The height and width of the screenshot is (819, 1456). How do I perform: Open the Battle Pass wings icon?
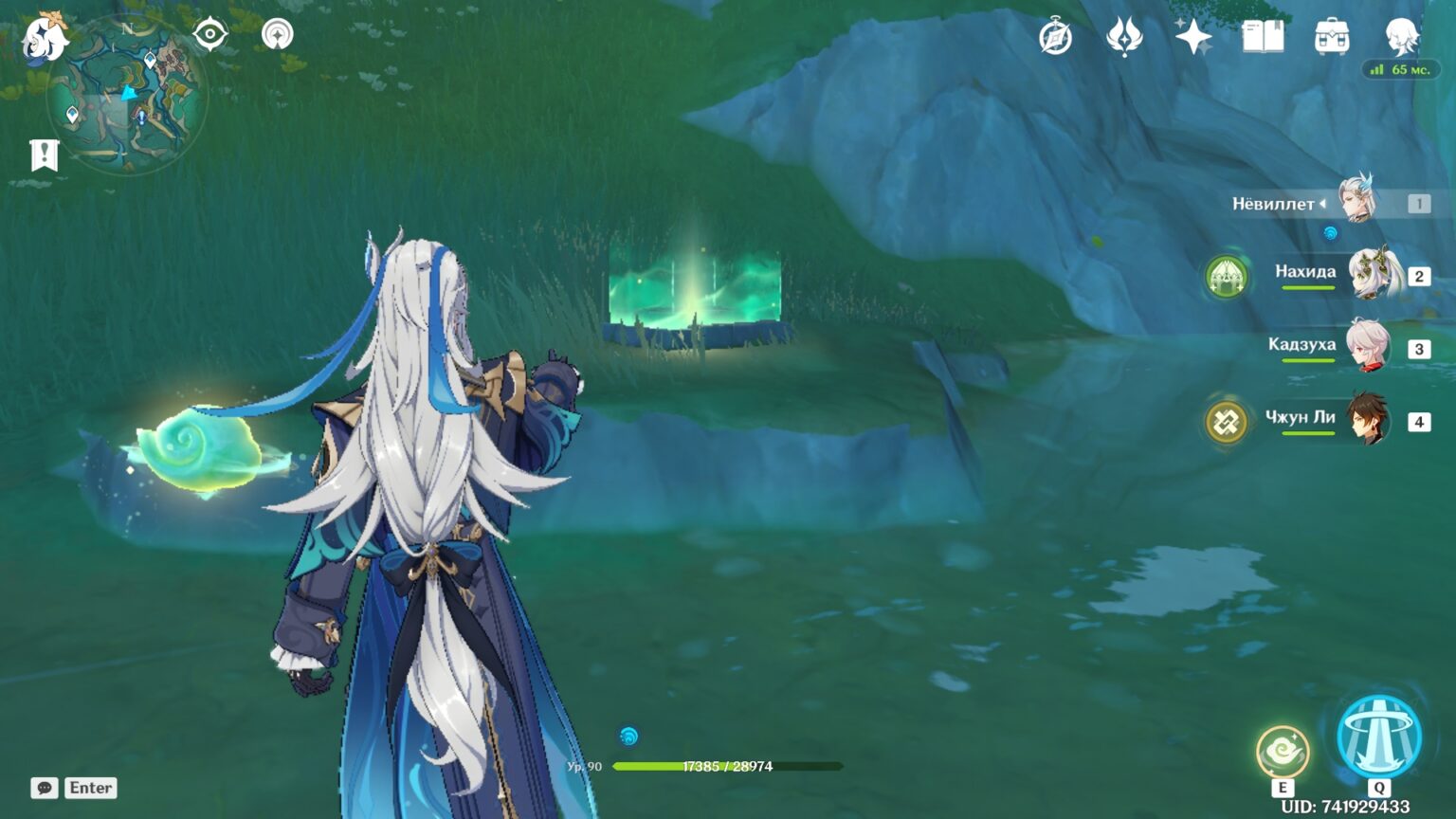coord(1125,36)
